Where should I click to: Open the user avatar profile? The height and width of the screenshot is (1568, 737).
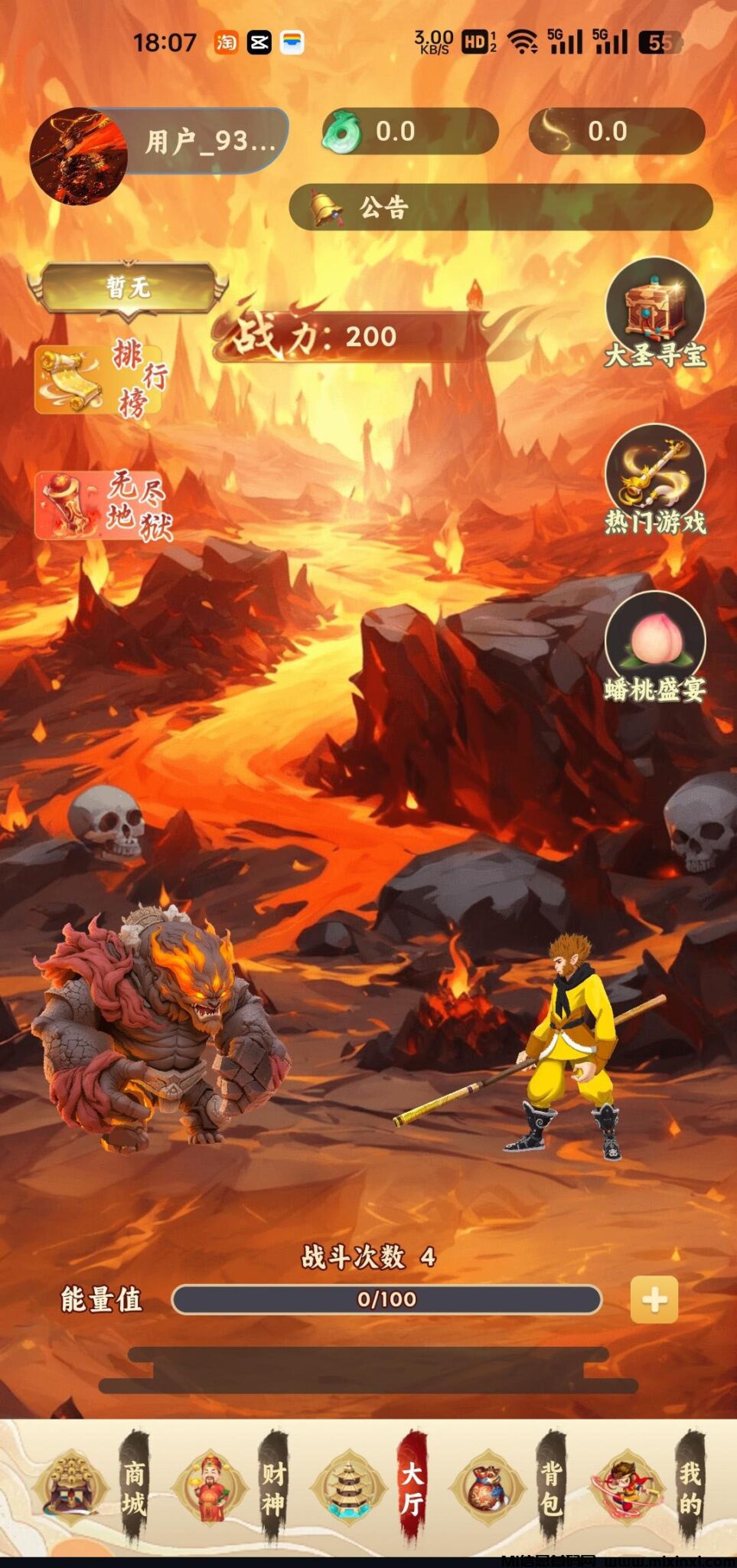point(78,156)
